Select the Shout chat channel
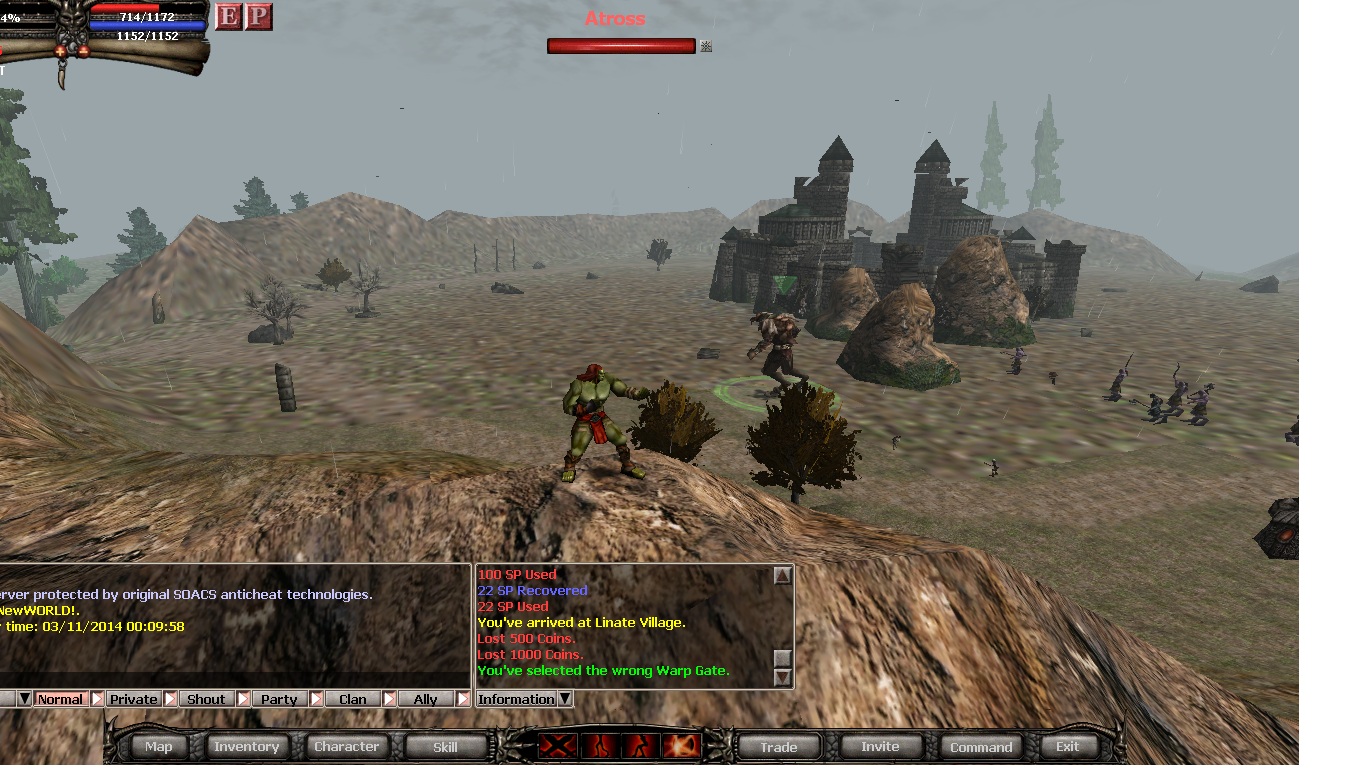 point(206,699)
